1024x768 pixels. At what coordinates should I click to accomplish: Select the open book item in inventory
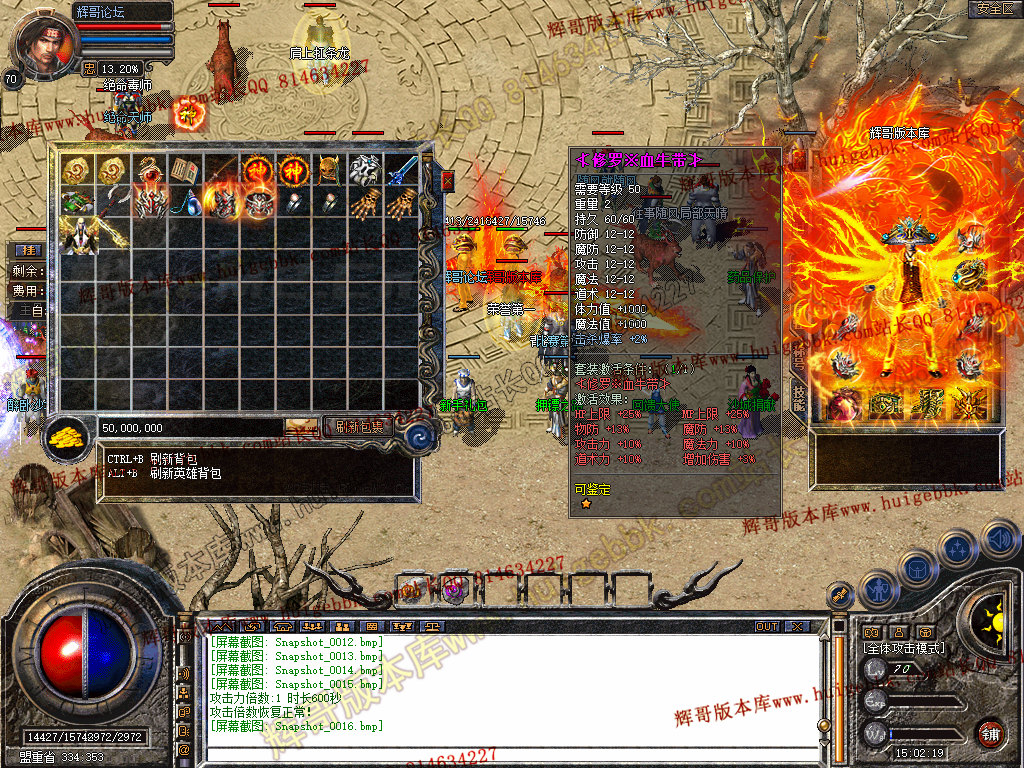click(x=185, y=169)
